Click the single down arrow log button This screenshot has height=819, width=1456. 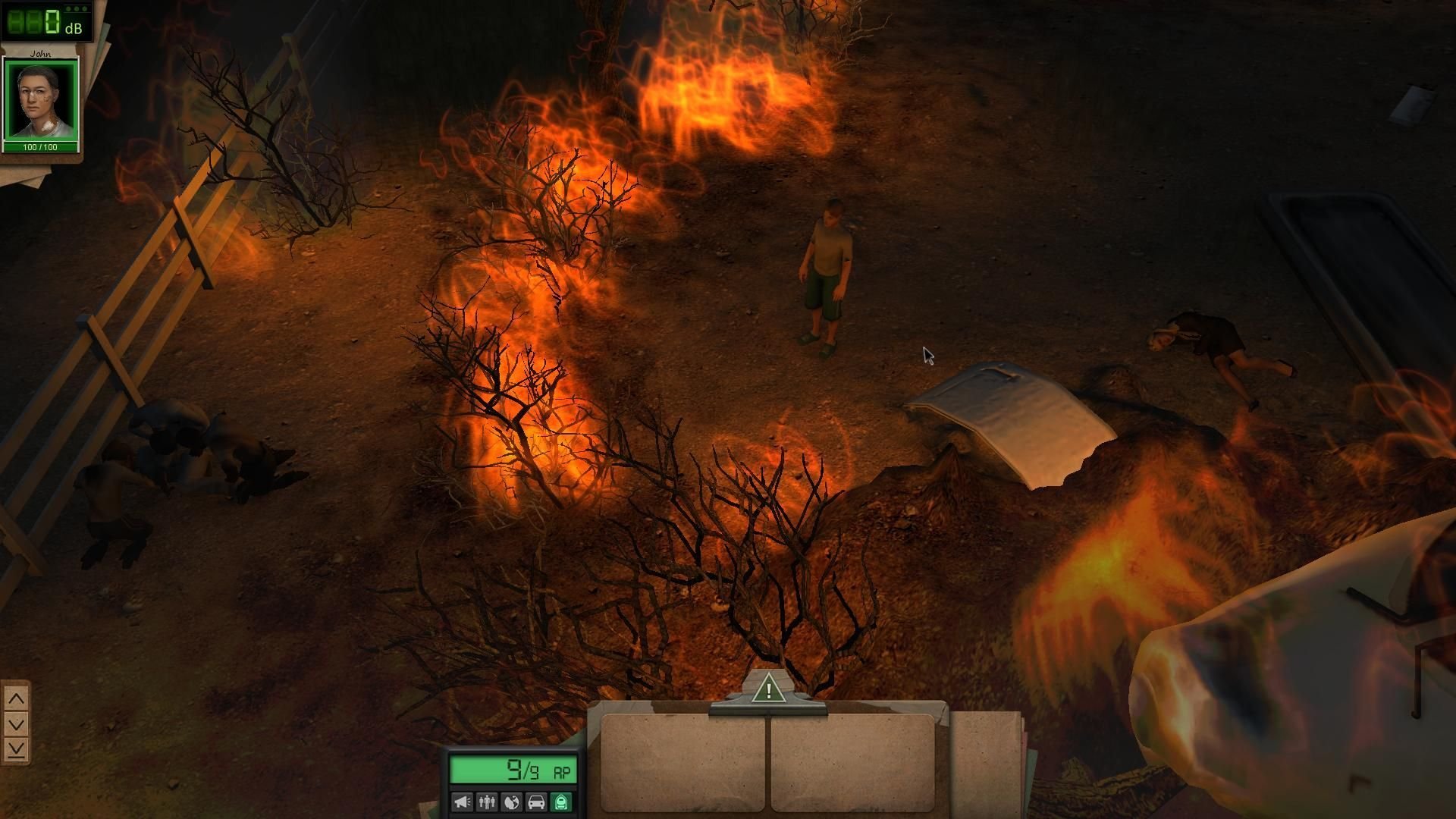pos(16,723)
